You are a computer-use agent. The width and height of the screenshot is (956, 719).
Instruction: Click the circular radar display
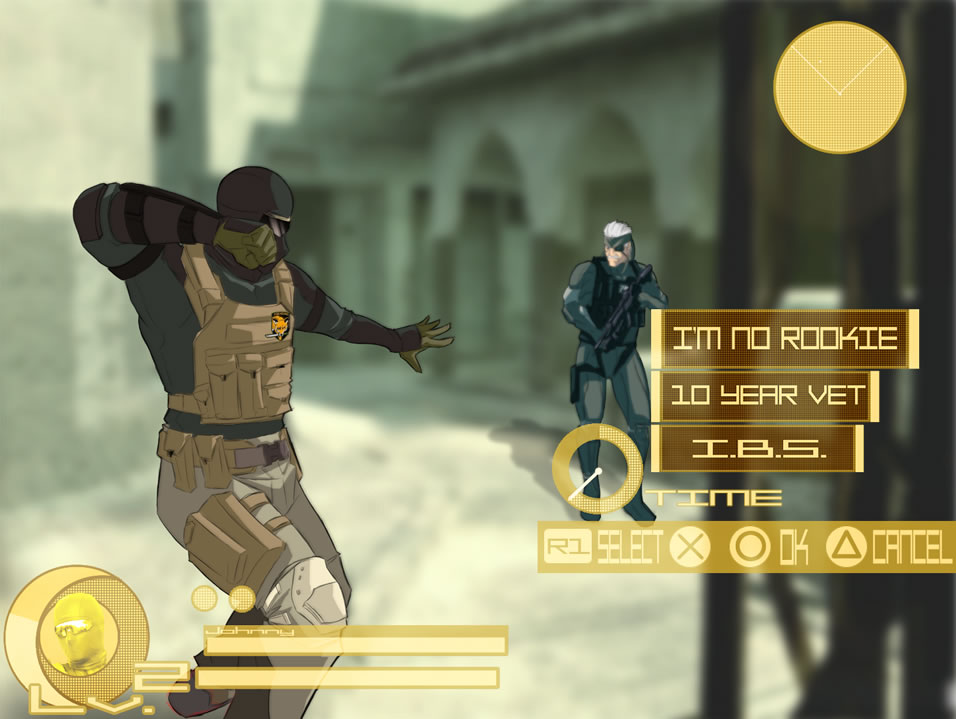pos(840,87)
